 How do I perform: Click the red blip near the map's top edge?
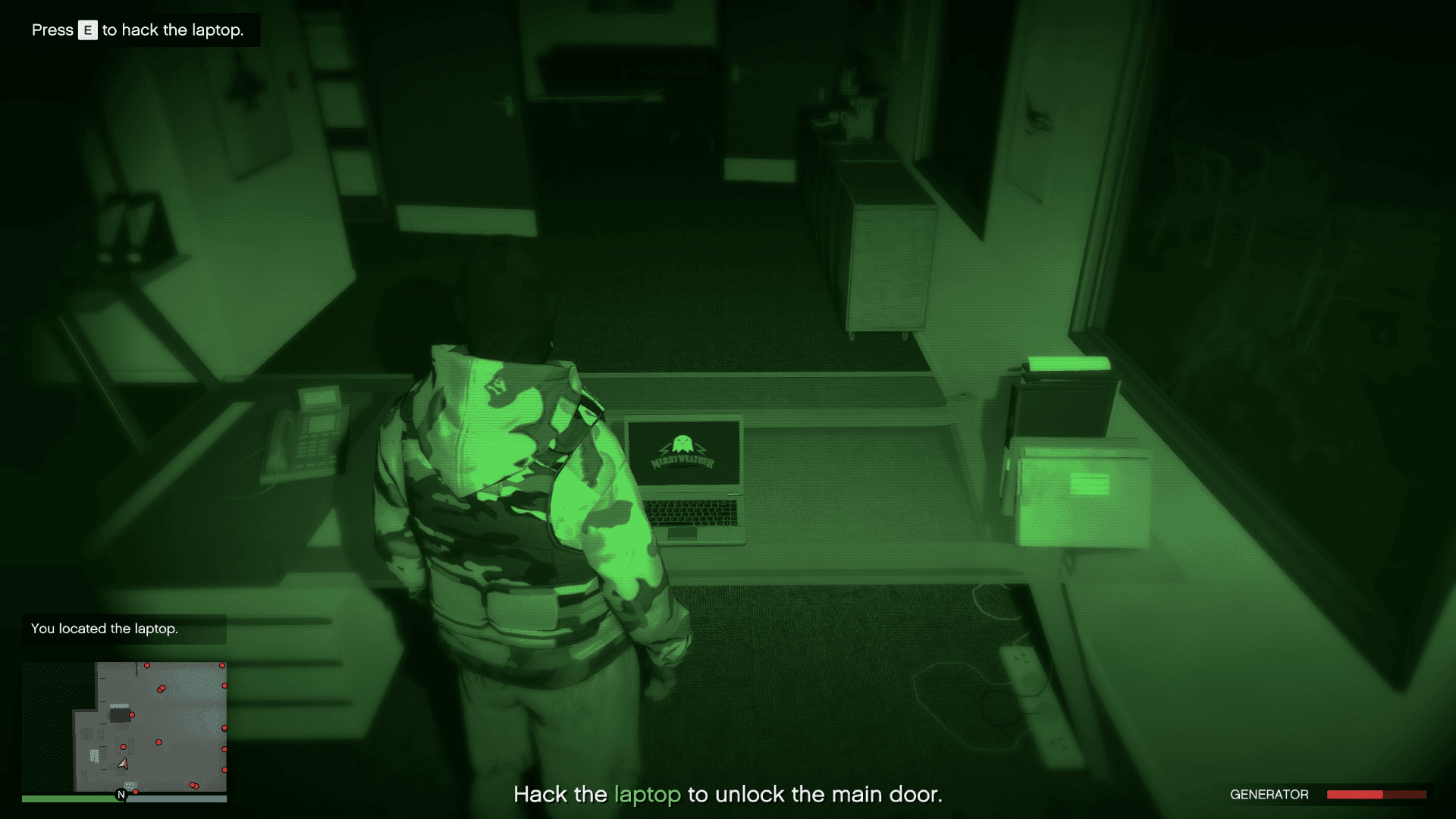pyautogui.click(x=147, y=665)
